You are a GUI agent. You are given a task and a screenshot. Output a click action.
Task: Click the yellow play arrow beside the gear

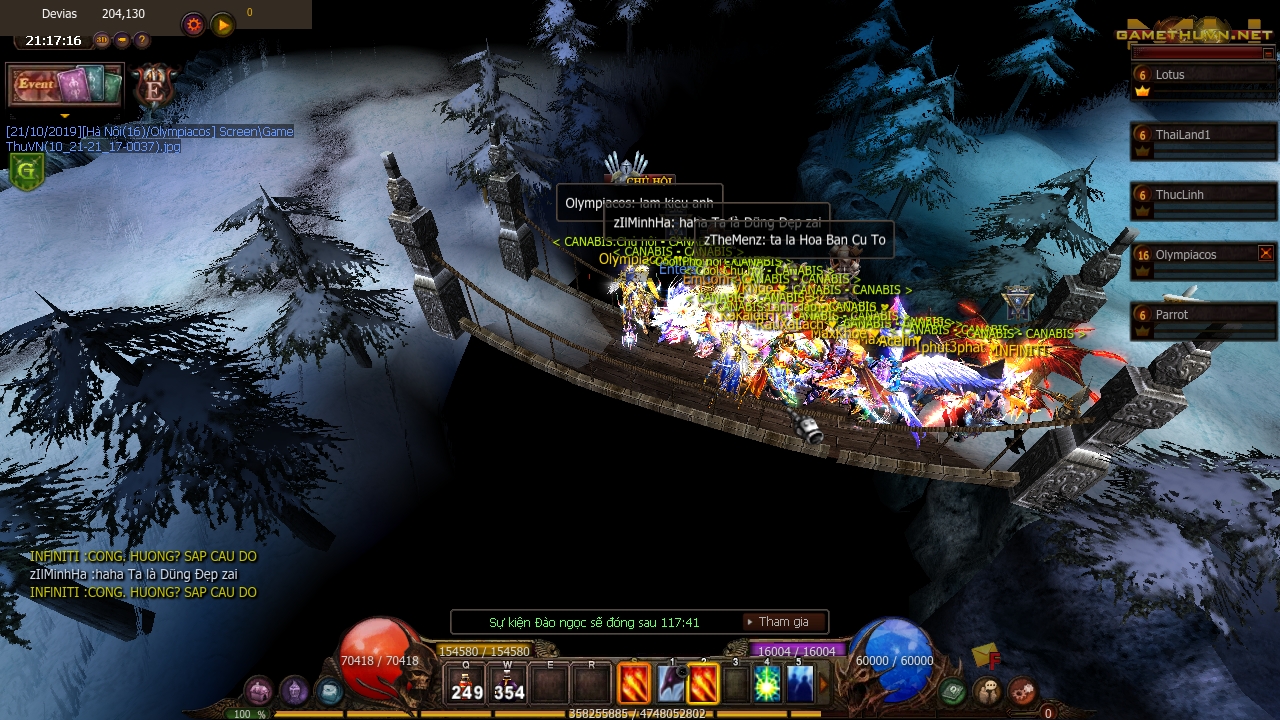click(x=222, y=24)
